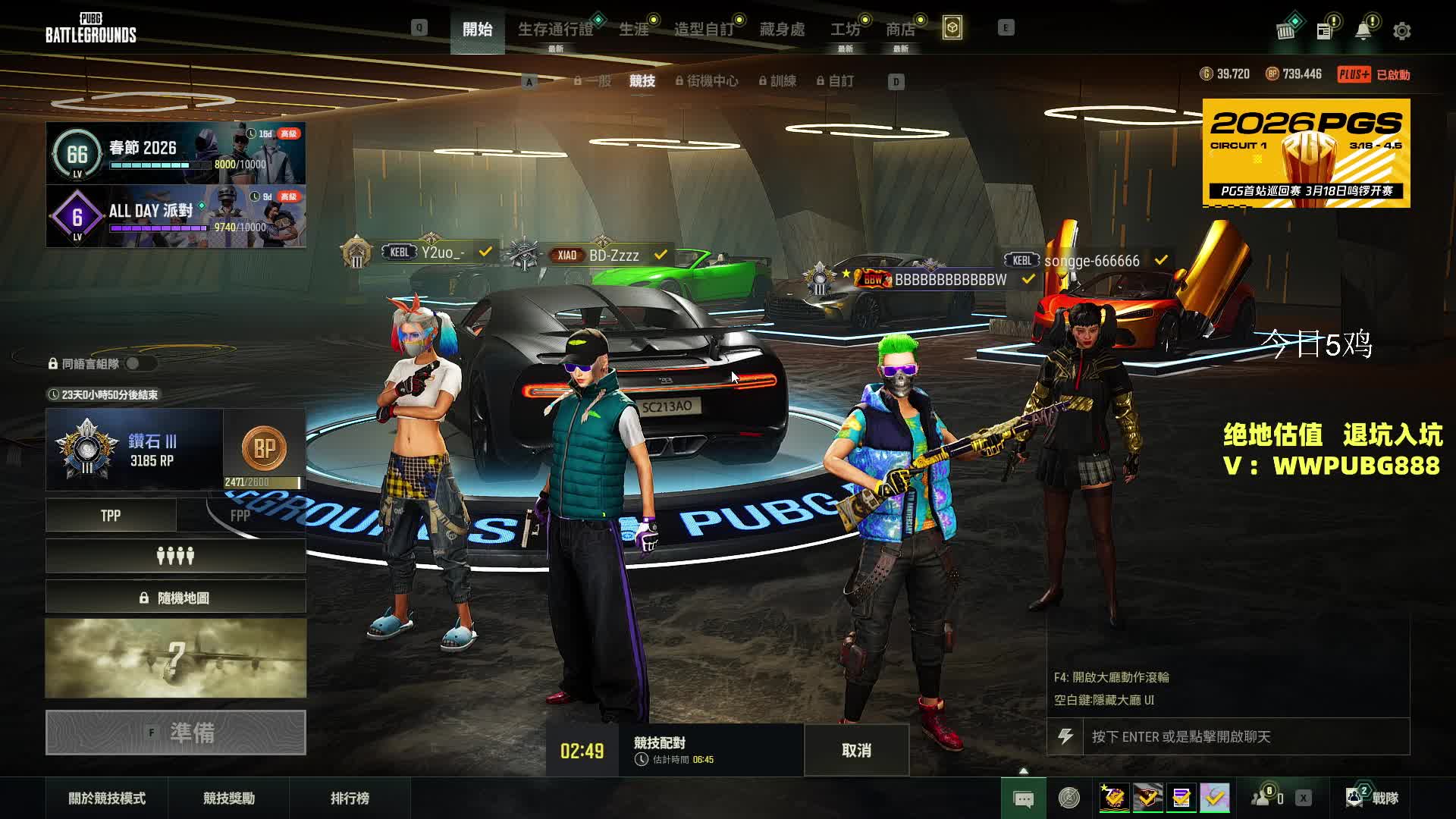The width and height of the screenshot is (1456, 819).
Task: Go to the 藏身處 hideout tab
Action: (782, 30)
